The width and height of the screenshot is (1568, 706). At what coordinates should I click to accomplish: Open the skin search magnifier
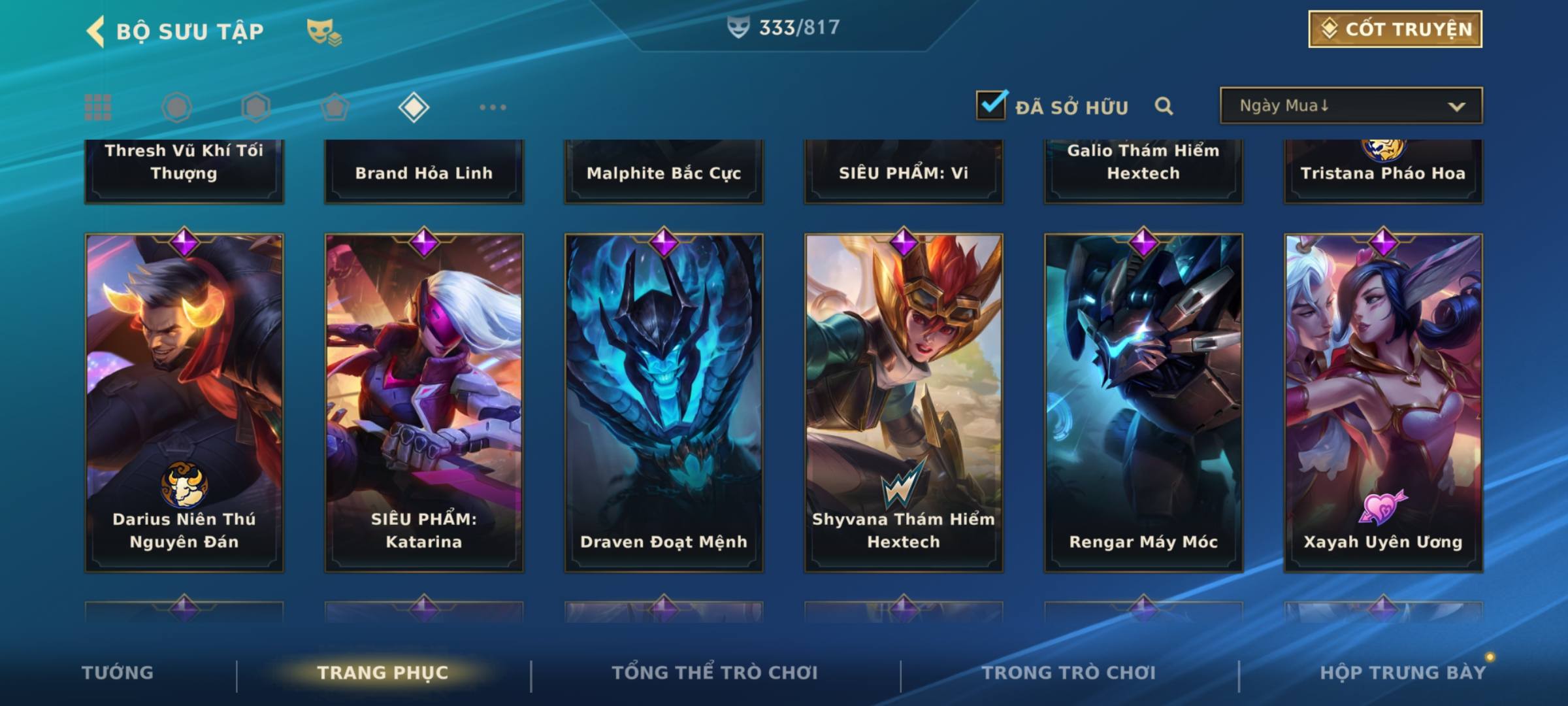point(1164,106)
